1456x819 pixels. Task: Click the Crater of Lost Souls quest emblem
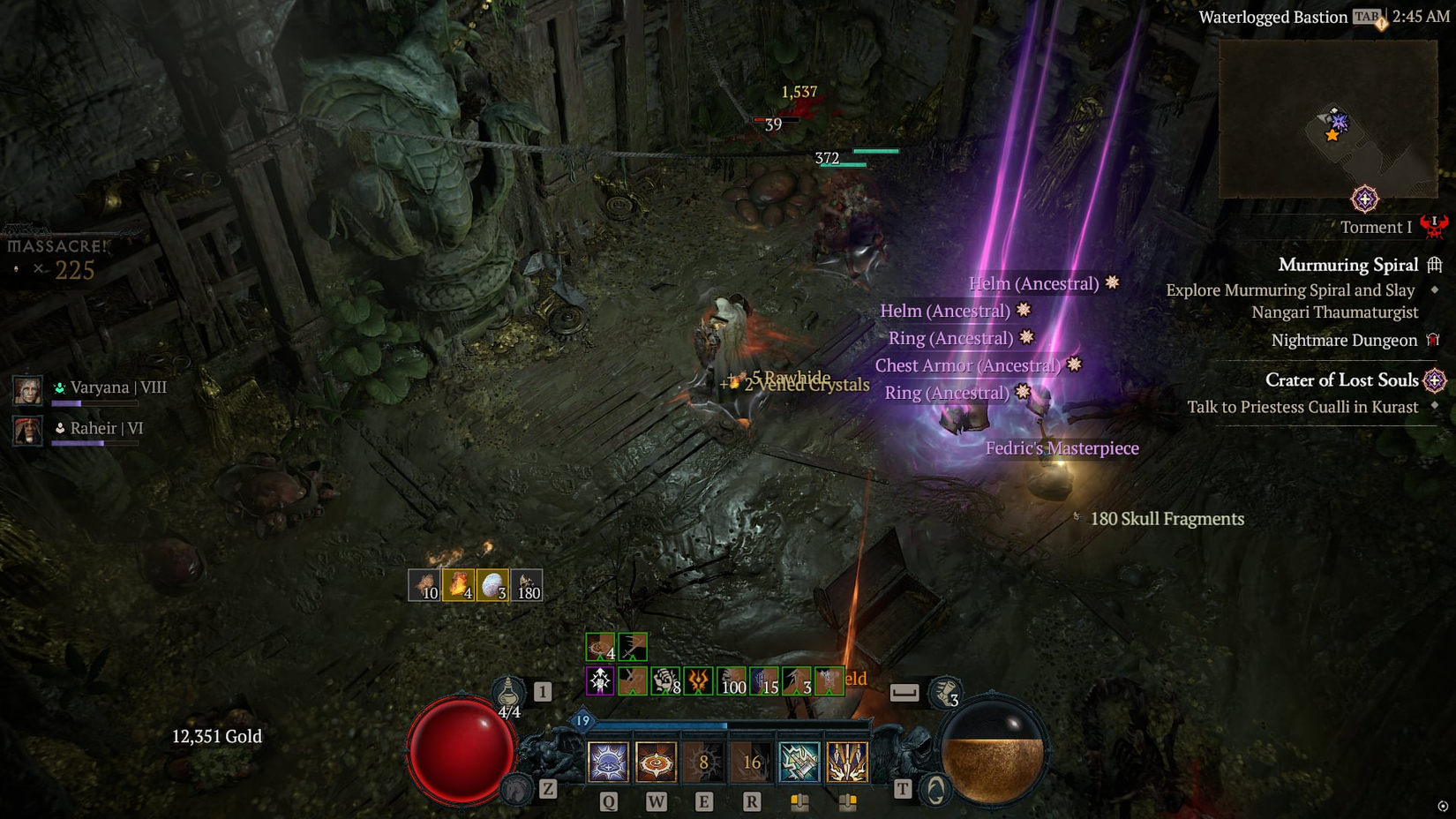point(1437,380)
